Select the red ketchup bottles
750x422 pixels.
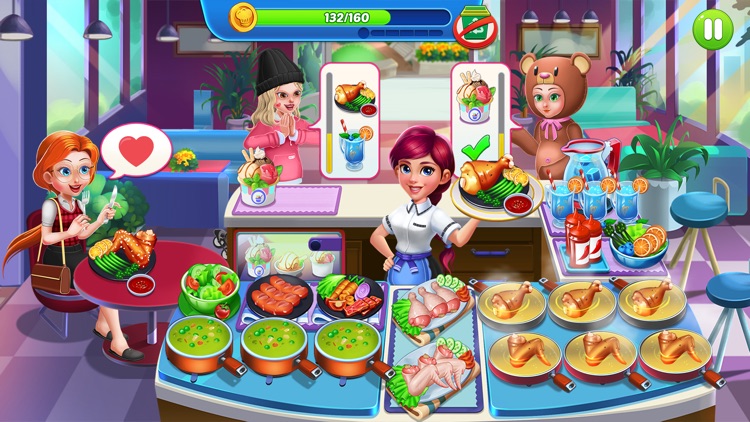click(x=583, y=238)
